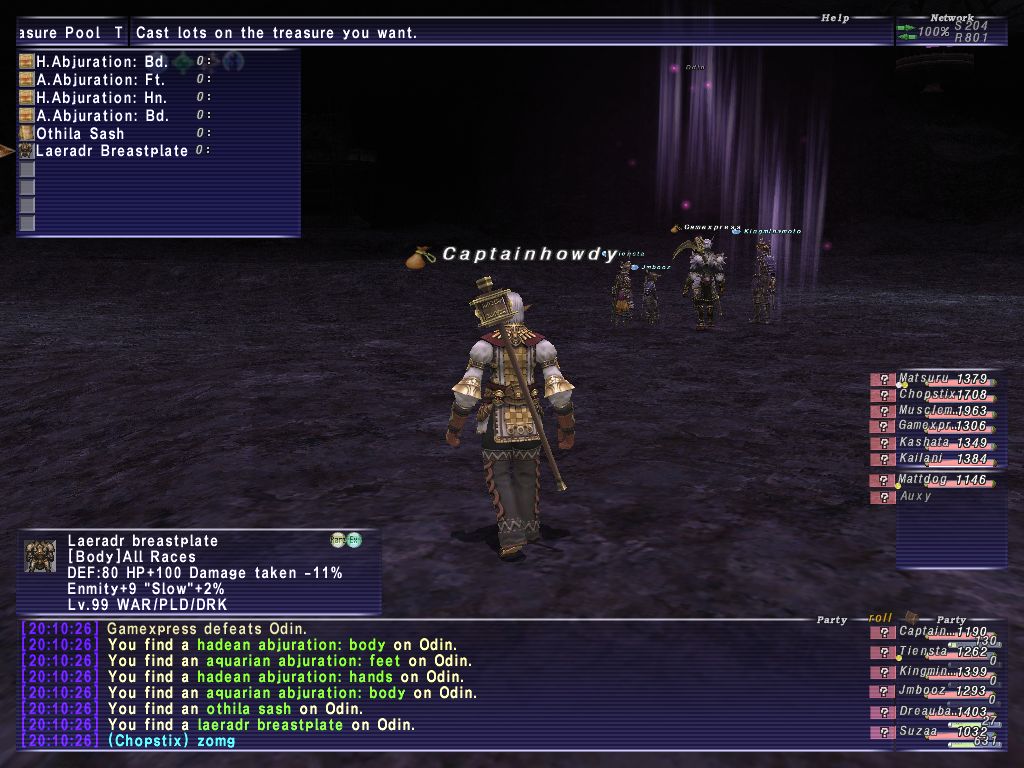The width and height of the screenshot is (1024, 768).
Task: Select the Othila Sash treasure entry
Action: coord(80,134)
